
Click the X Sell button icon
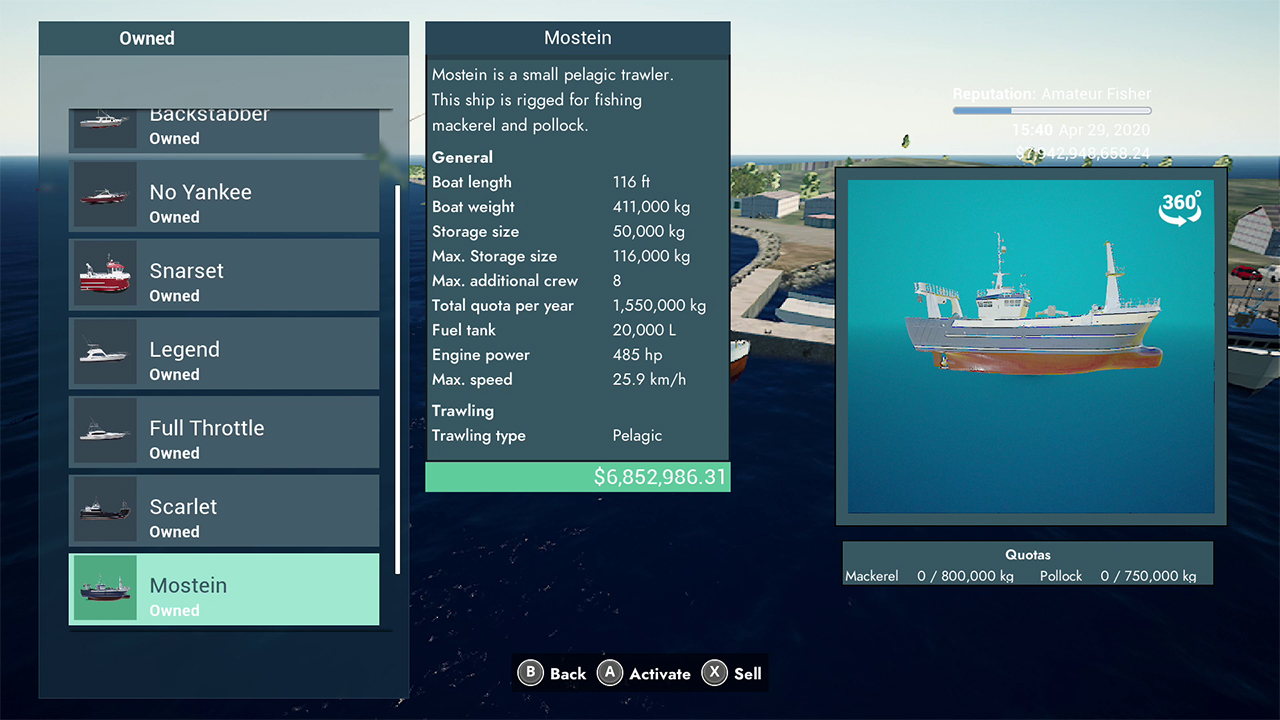pos(715,673)
